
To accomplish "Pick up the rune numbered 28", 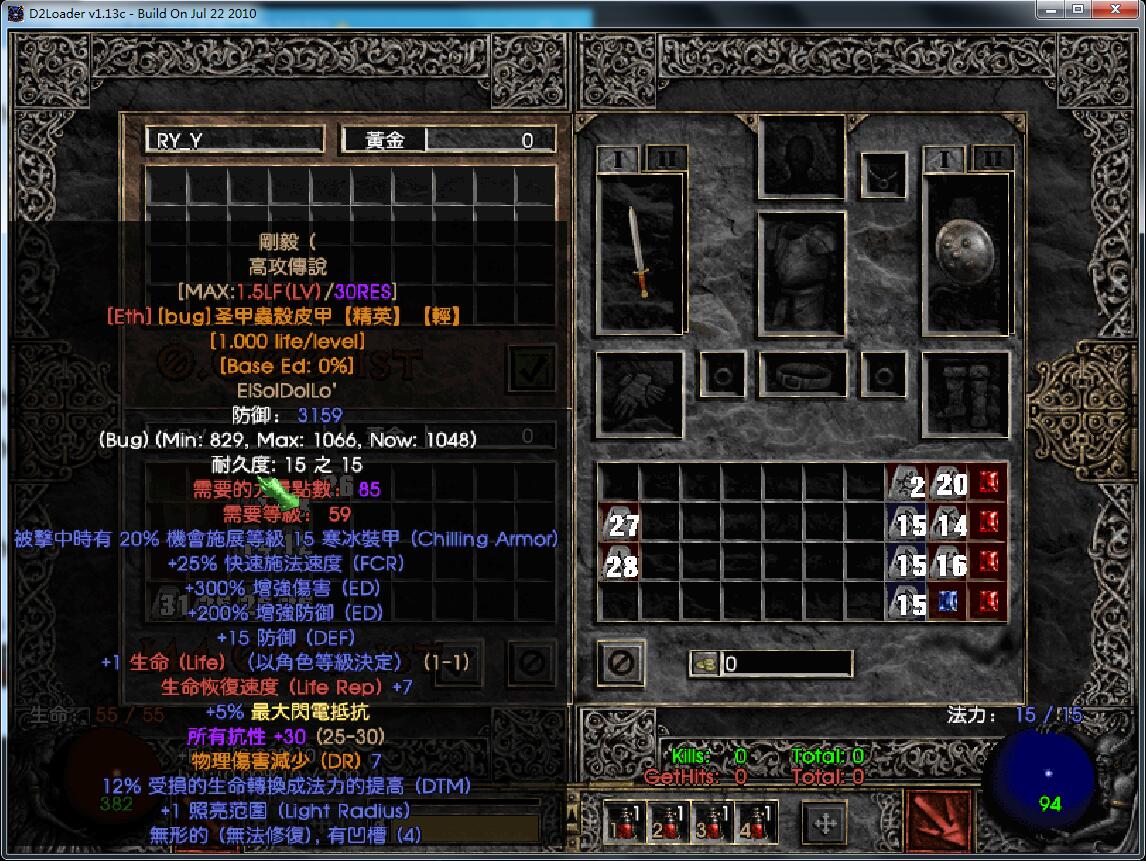I will click(619, 565).
